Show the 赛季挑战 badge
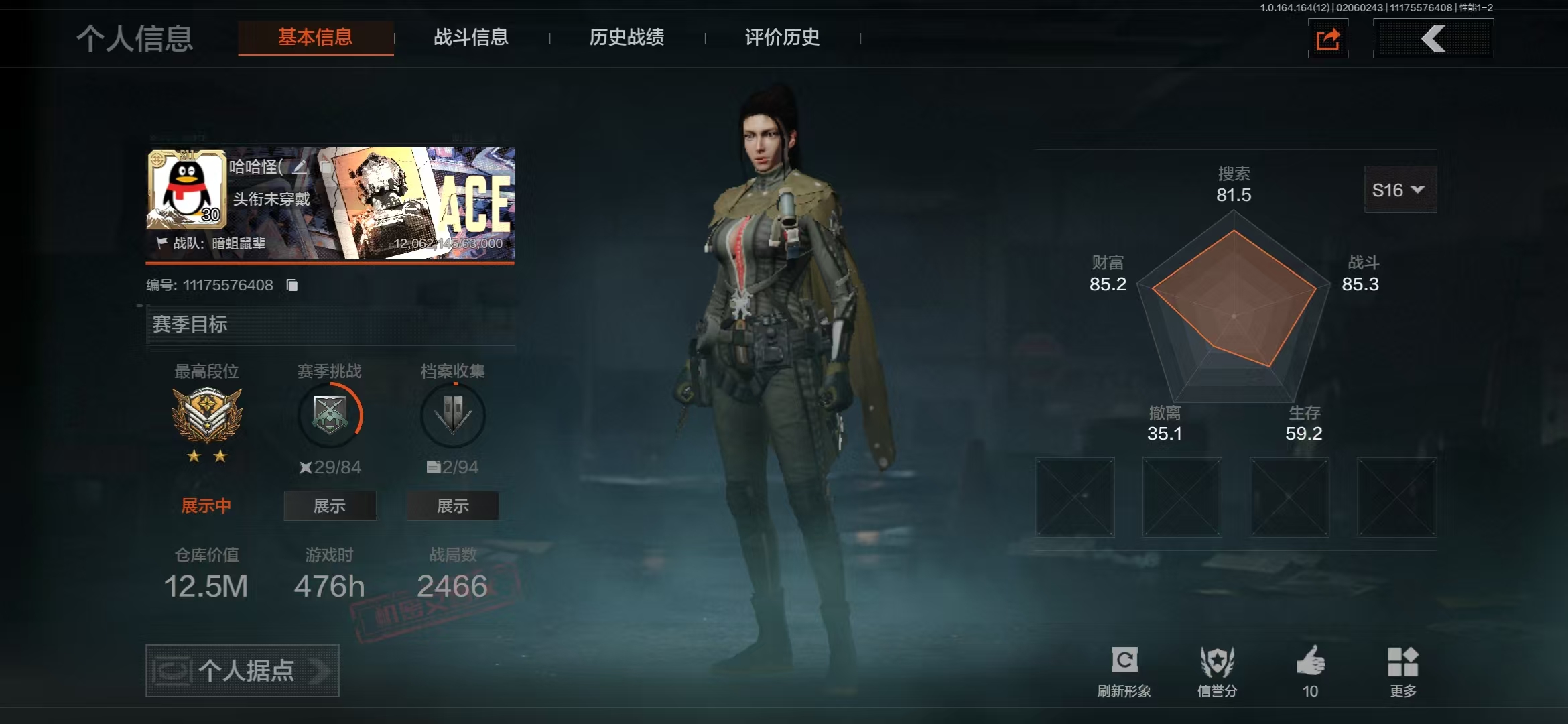 [330, 505]
